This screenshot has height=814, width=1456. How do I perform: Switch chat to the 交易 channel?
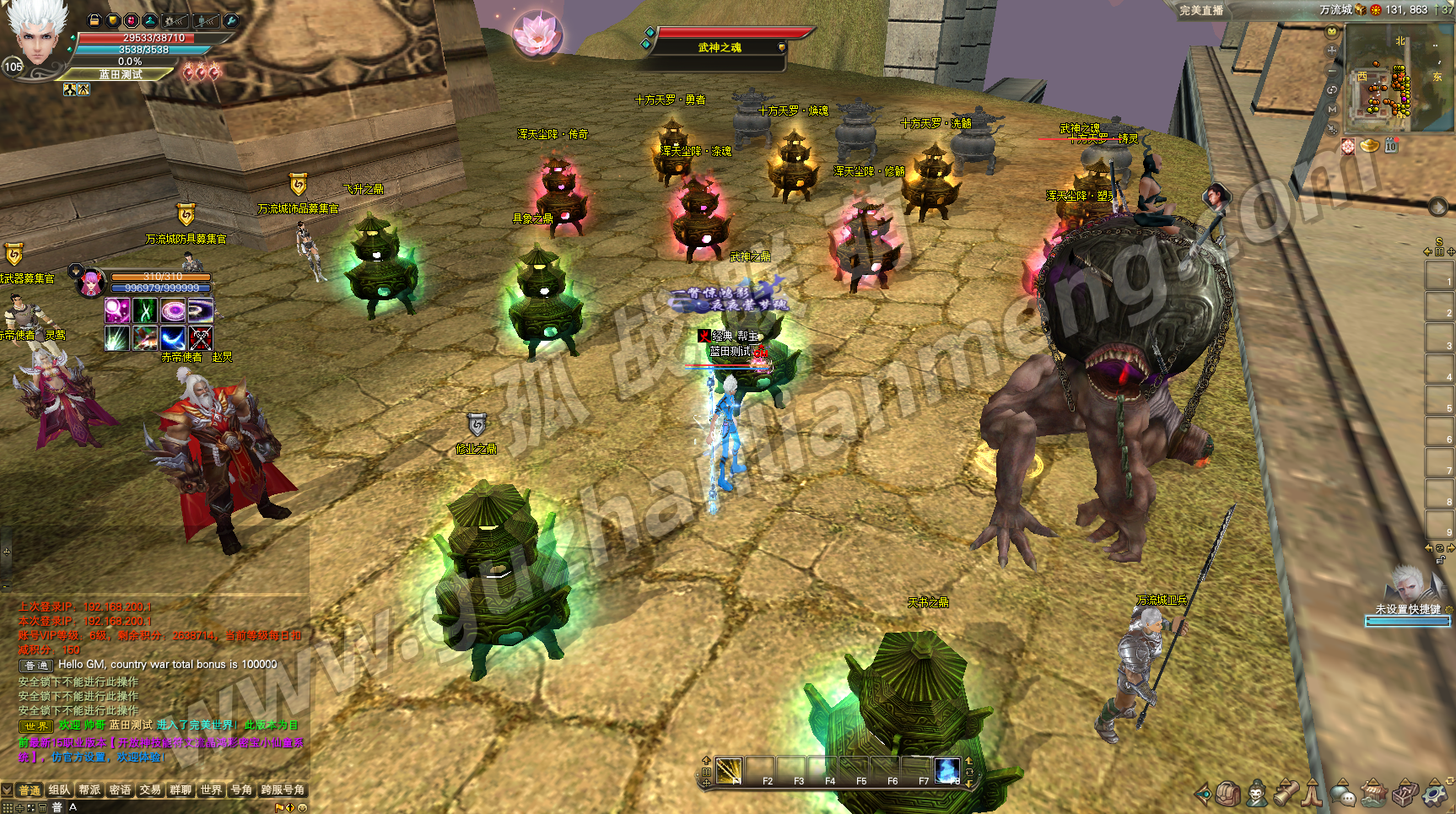click(150, 790)
